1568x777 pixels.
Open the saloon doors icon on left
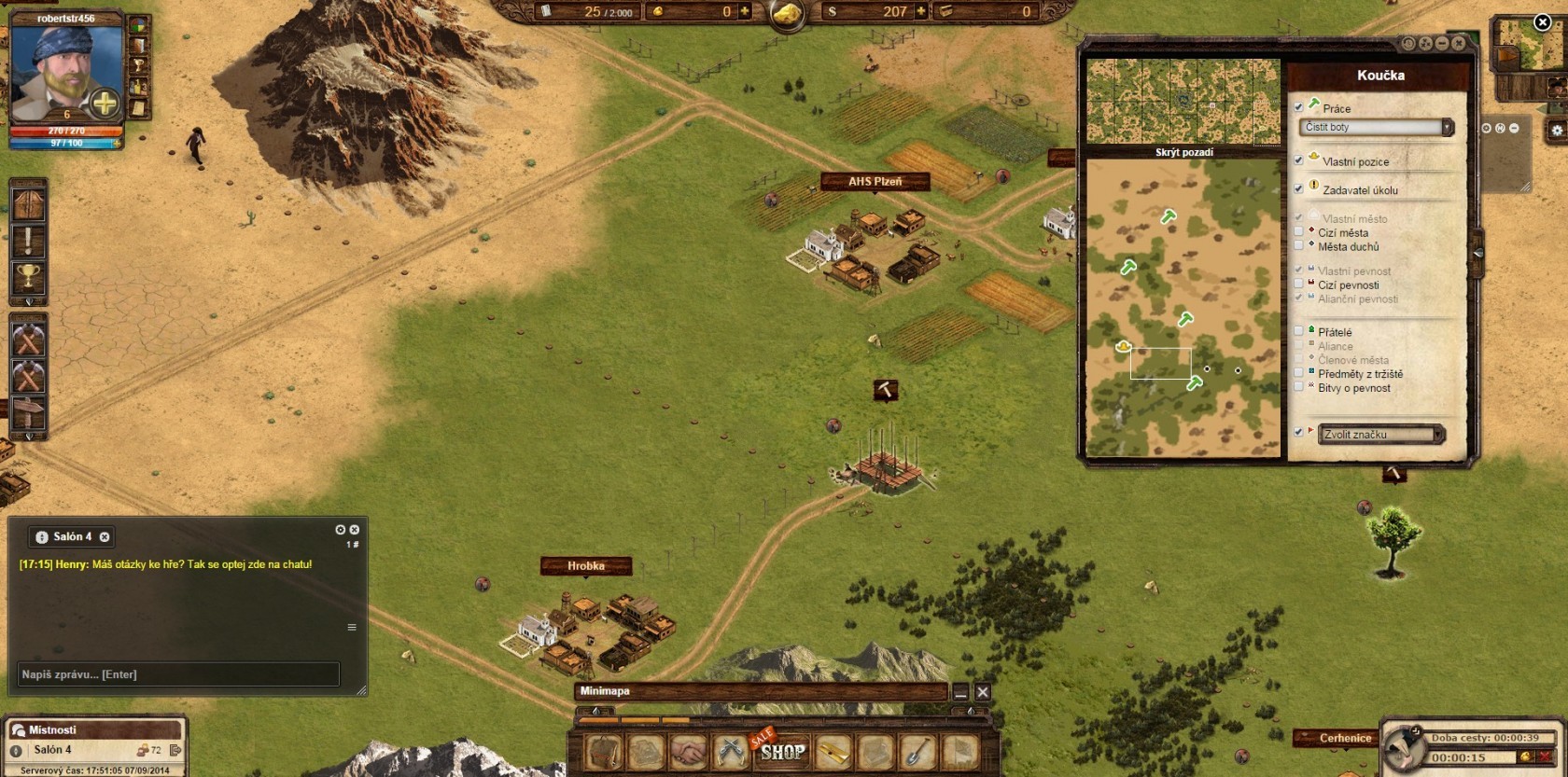[28, 204]
